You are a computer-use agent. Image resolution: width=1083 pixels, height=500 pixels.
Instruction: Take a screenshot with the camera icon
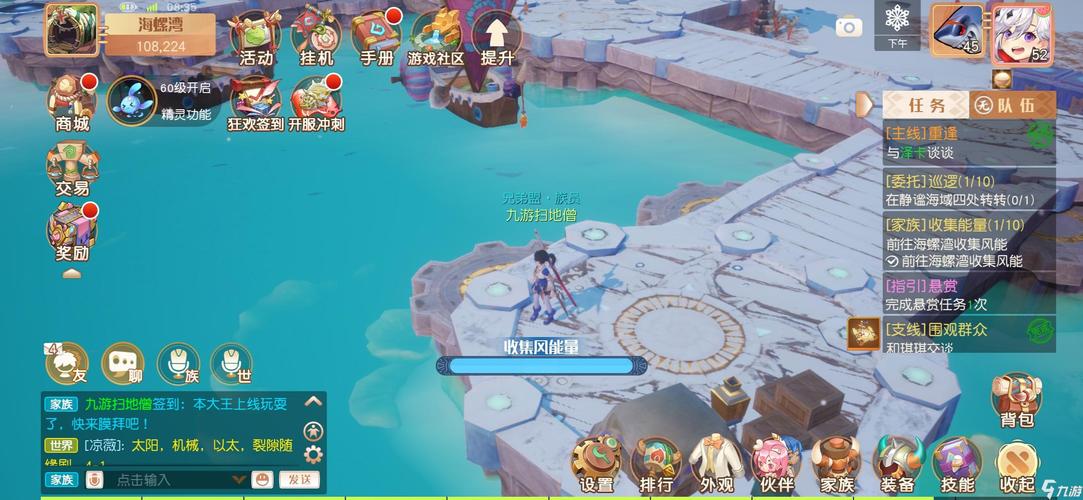849,27
